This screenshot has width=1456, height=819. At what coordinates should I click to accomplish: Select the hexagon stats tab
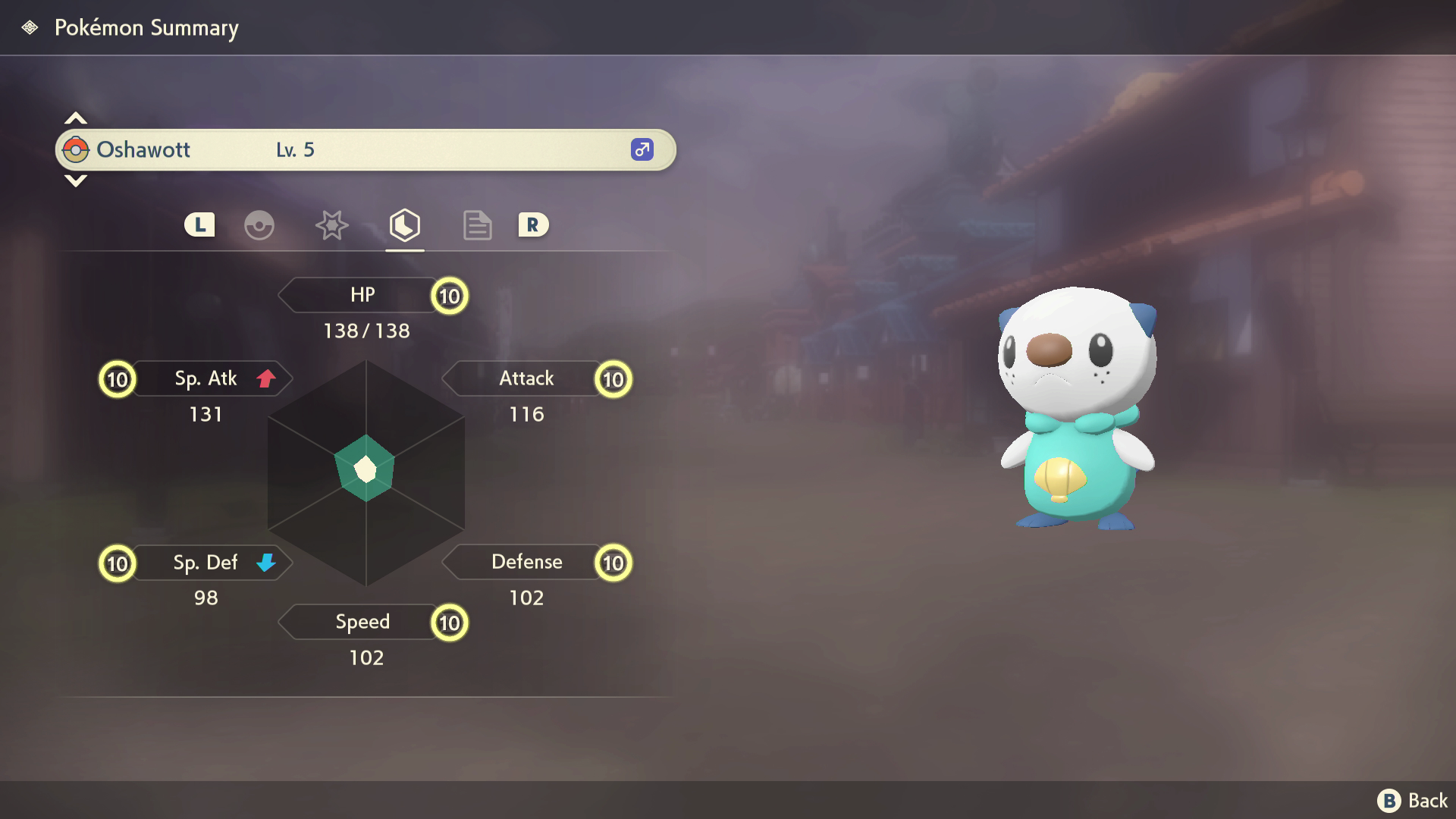(404, 225)
